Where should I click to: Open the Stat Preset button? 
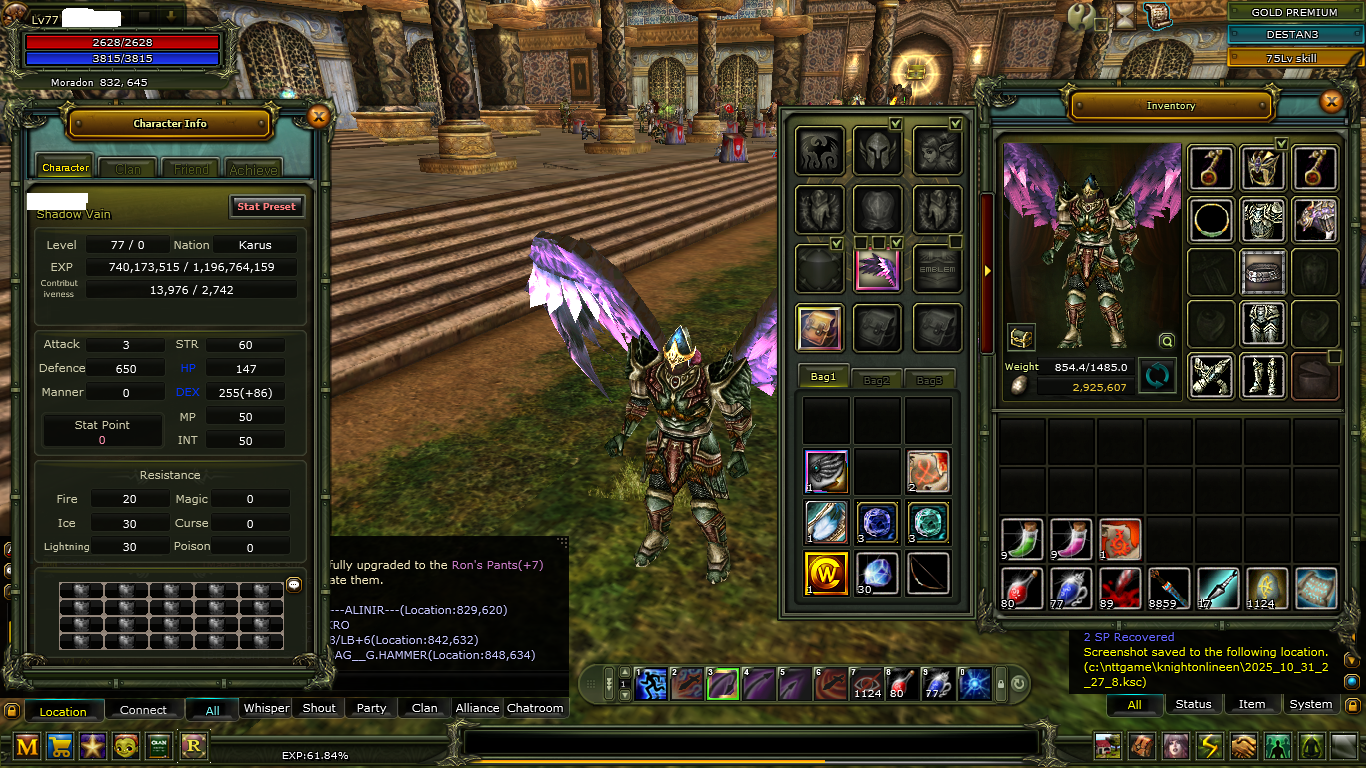[266, 207]
